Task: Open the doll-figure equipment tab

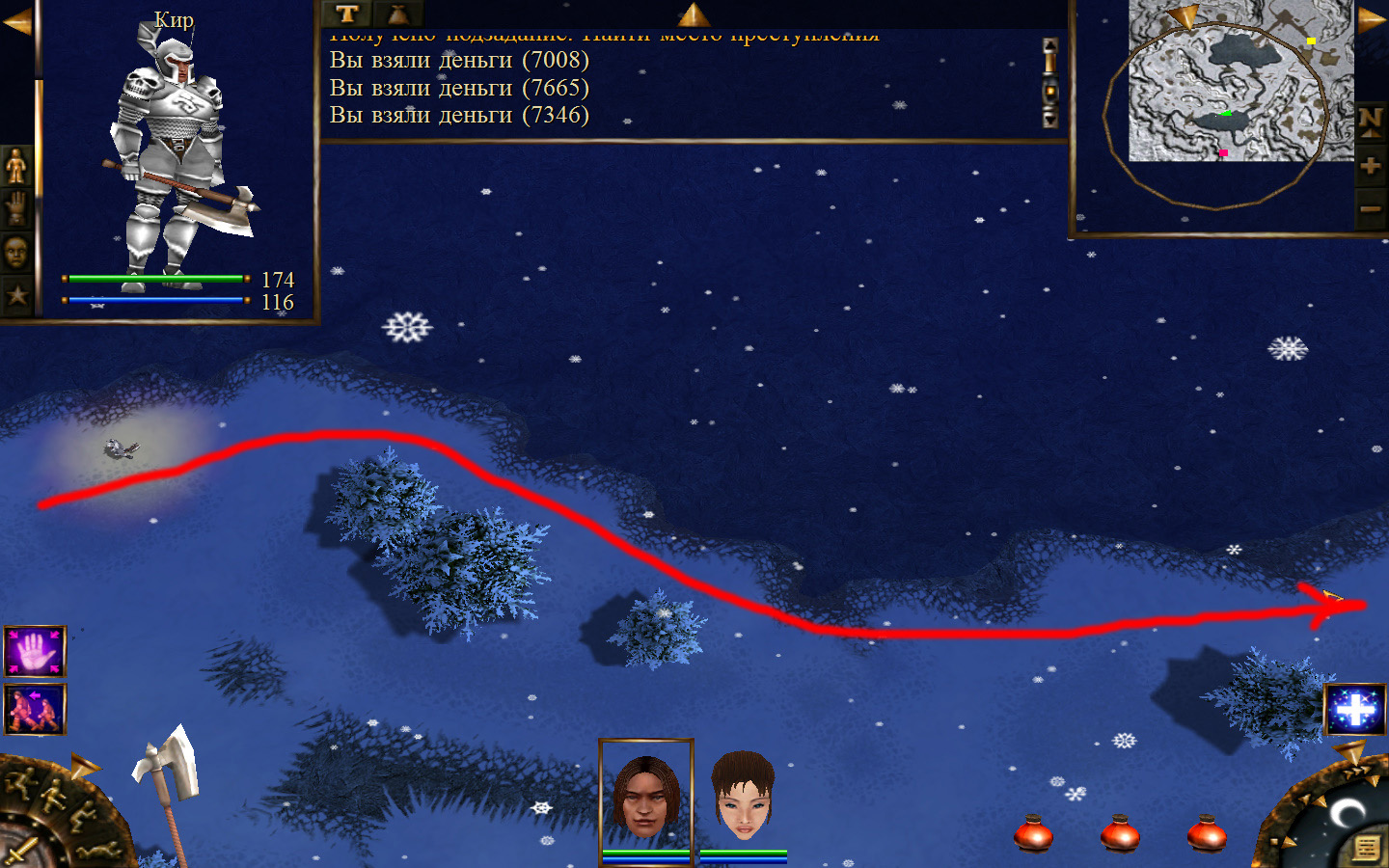Action: point(16,167)
